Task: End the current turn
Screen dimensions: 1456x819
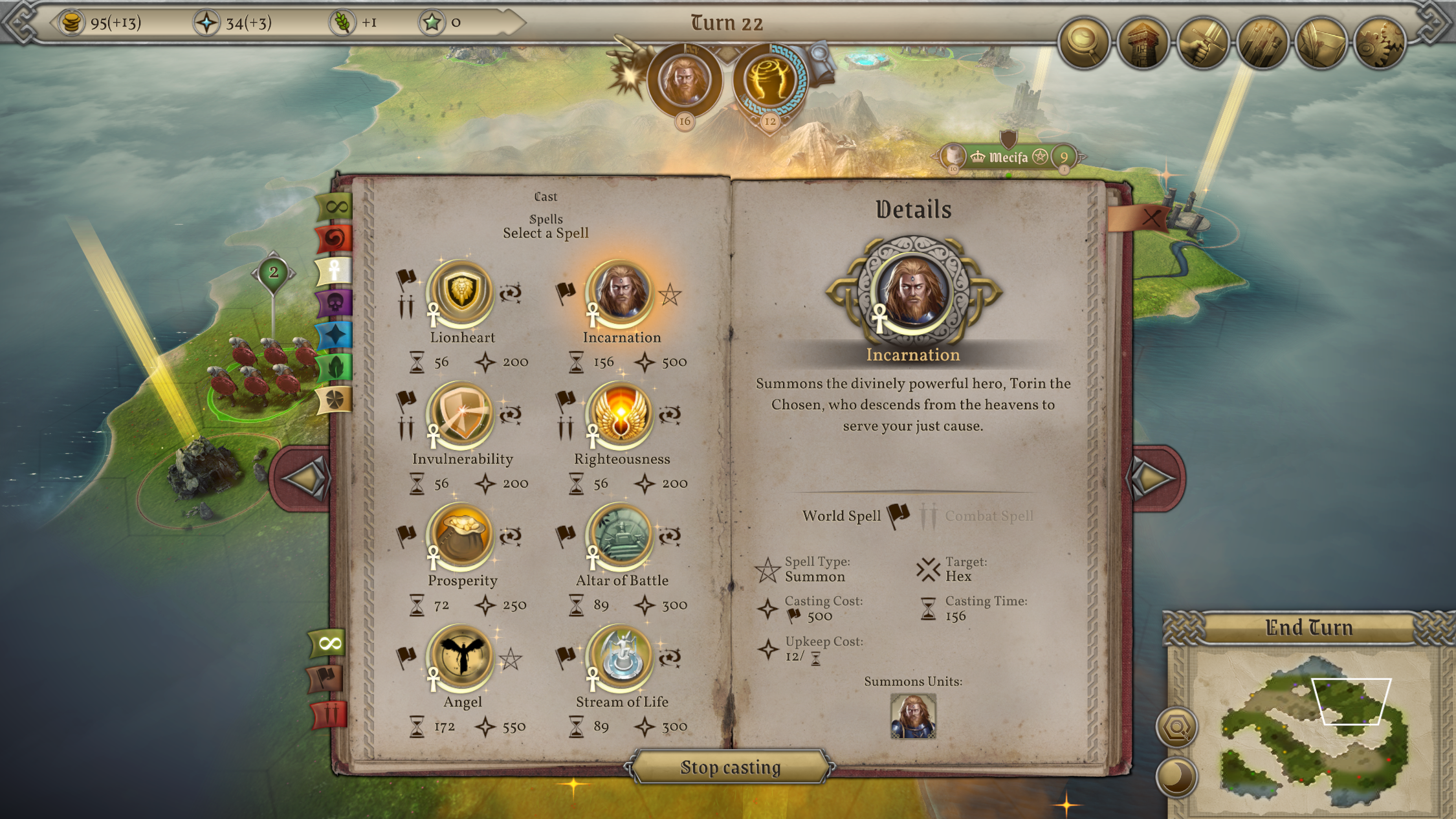Action: (x=1308, y=627)
